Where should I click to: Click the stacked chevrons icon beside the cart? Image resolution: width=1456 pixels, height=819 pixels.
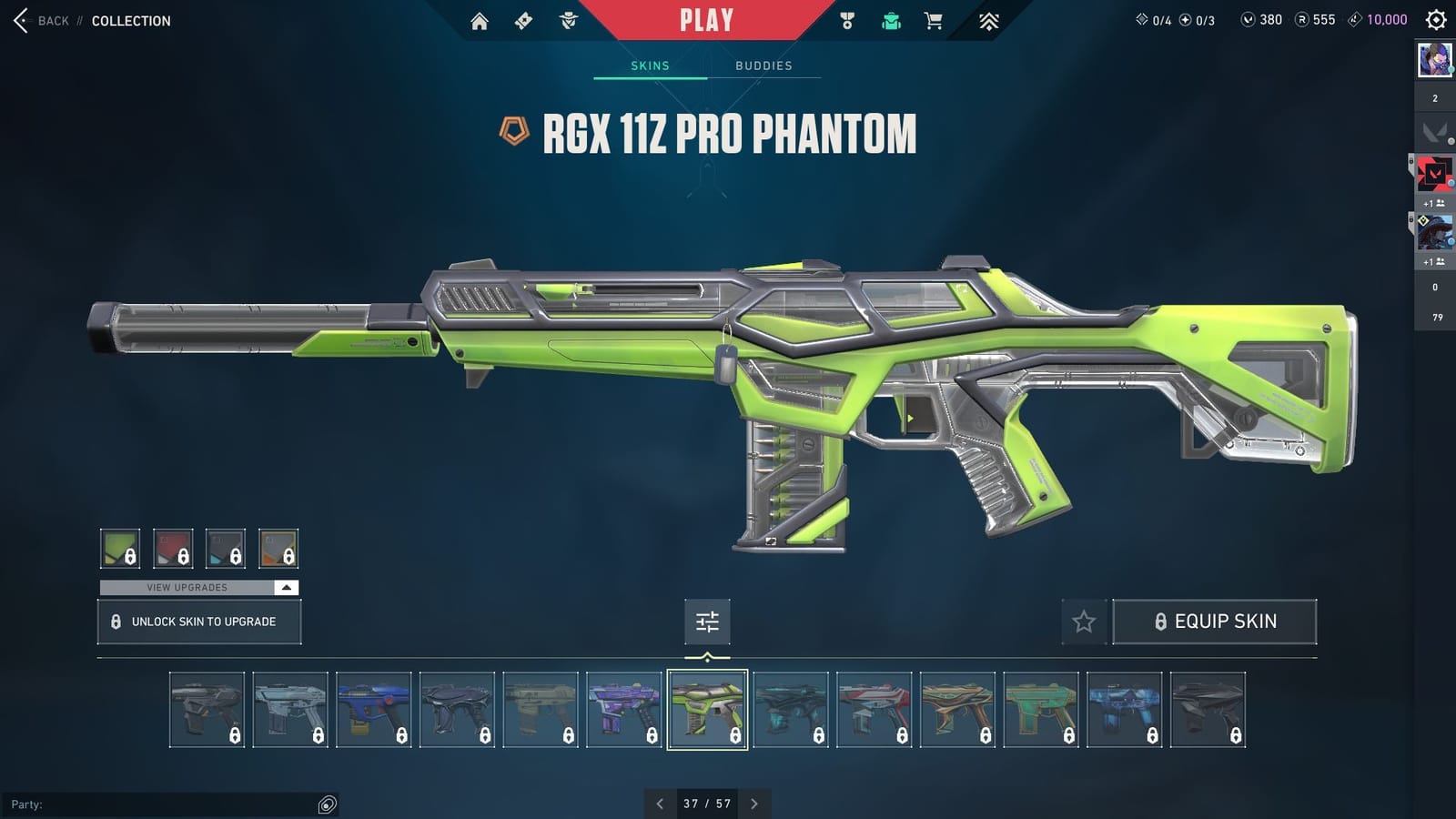989,19
